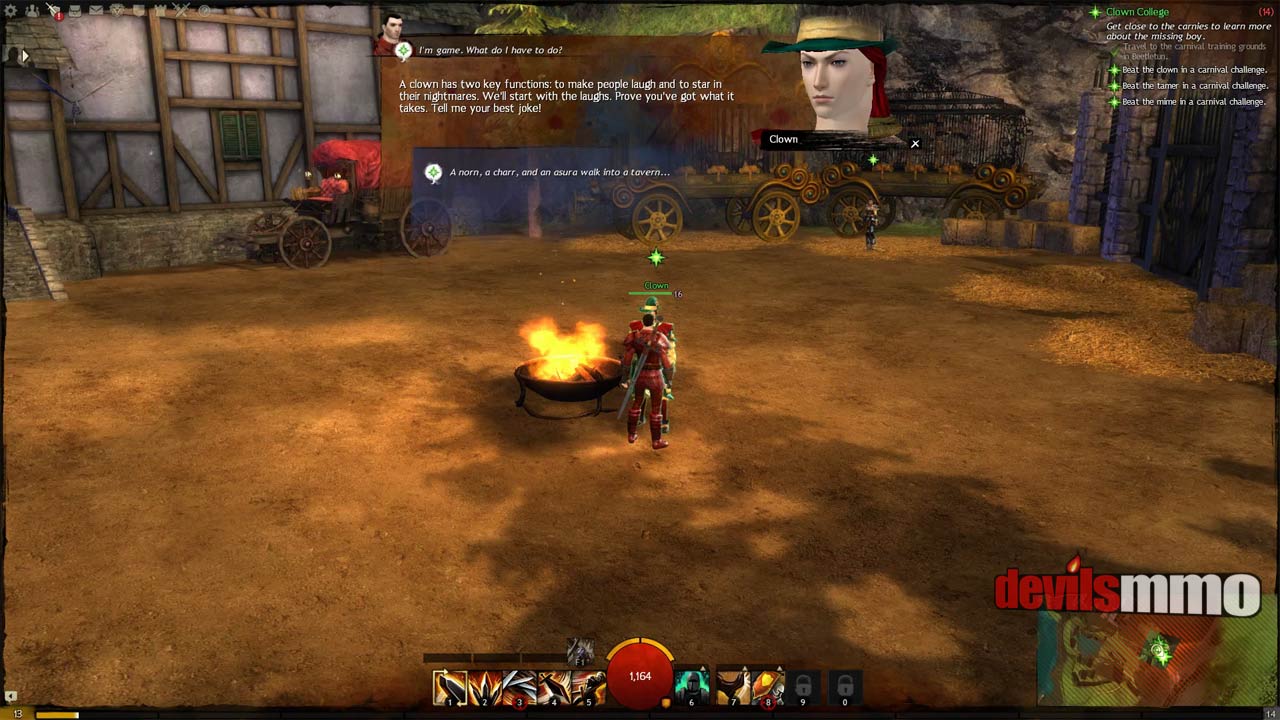Use weapon skill 5 on the hotbar
This screenshot has height=720, width=1280.
[589, 687]
